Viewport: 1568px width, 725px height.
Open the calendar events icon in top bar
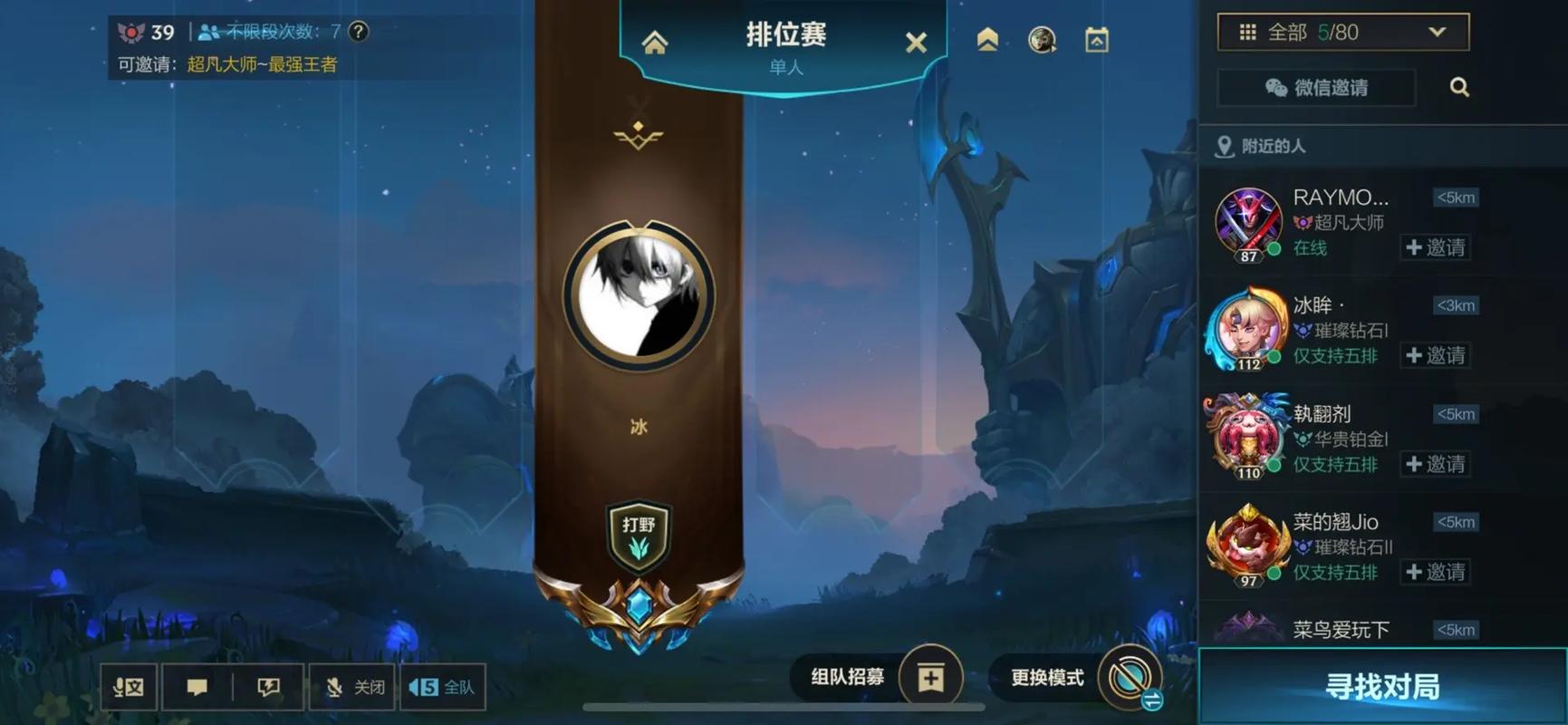coord(1096,41)
